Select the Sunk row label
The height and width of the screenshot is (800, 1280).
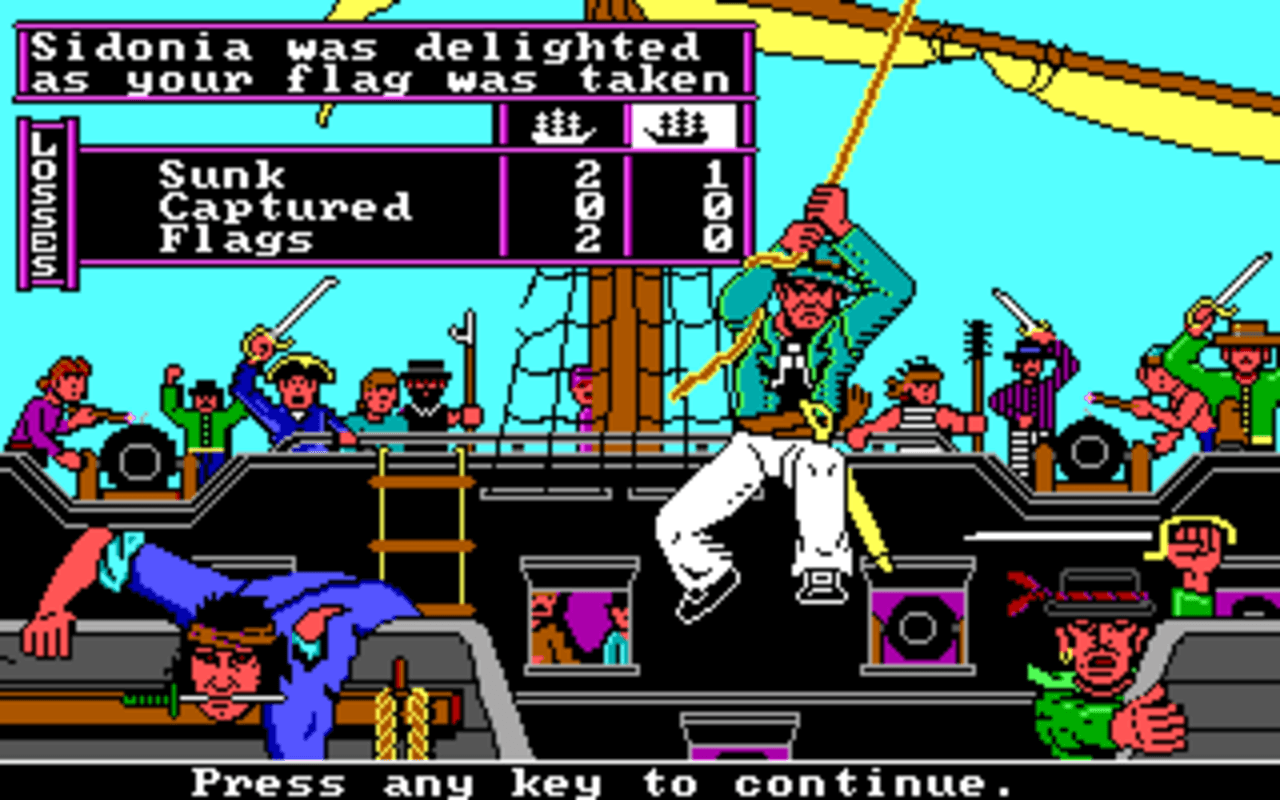click(235, 175)
